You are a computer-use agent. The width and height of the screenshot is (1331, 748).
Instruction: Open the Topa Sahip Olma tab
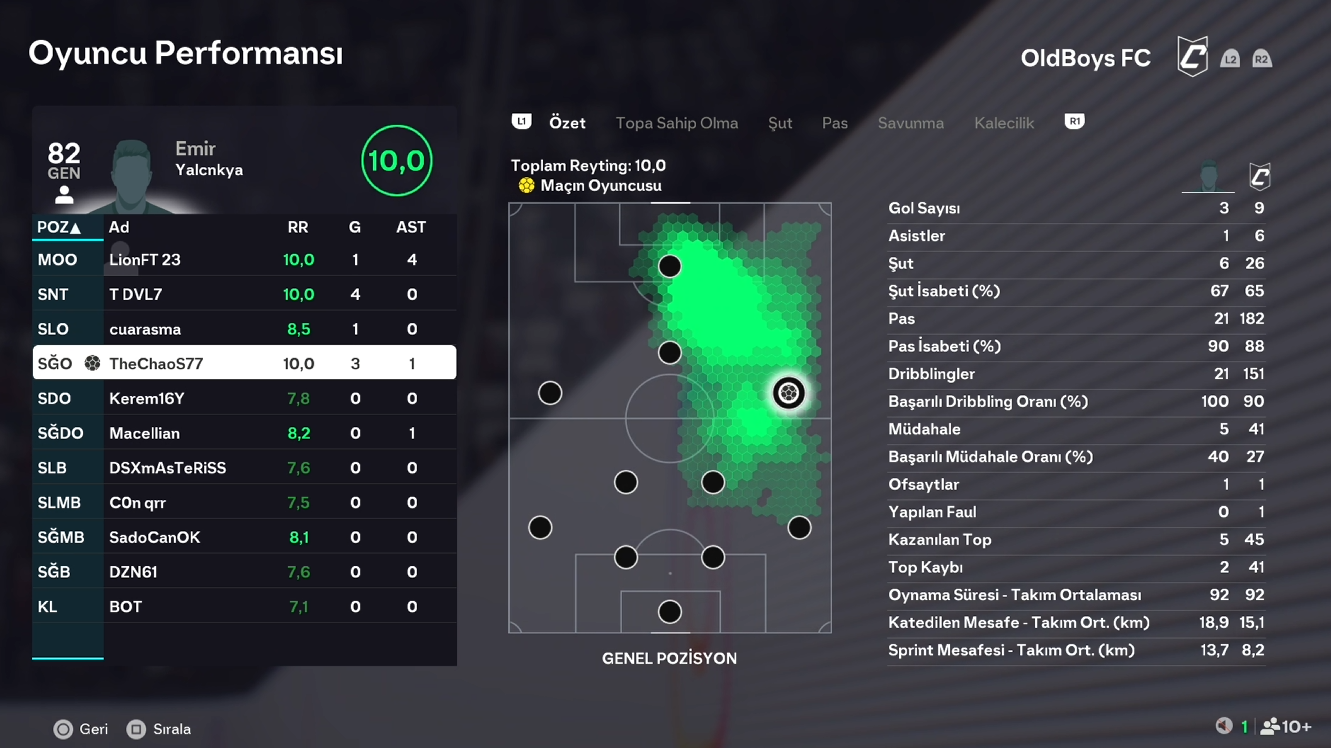coord(676,123)
